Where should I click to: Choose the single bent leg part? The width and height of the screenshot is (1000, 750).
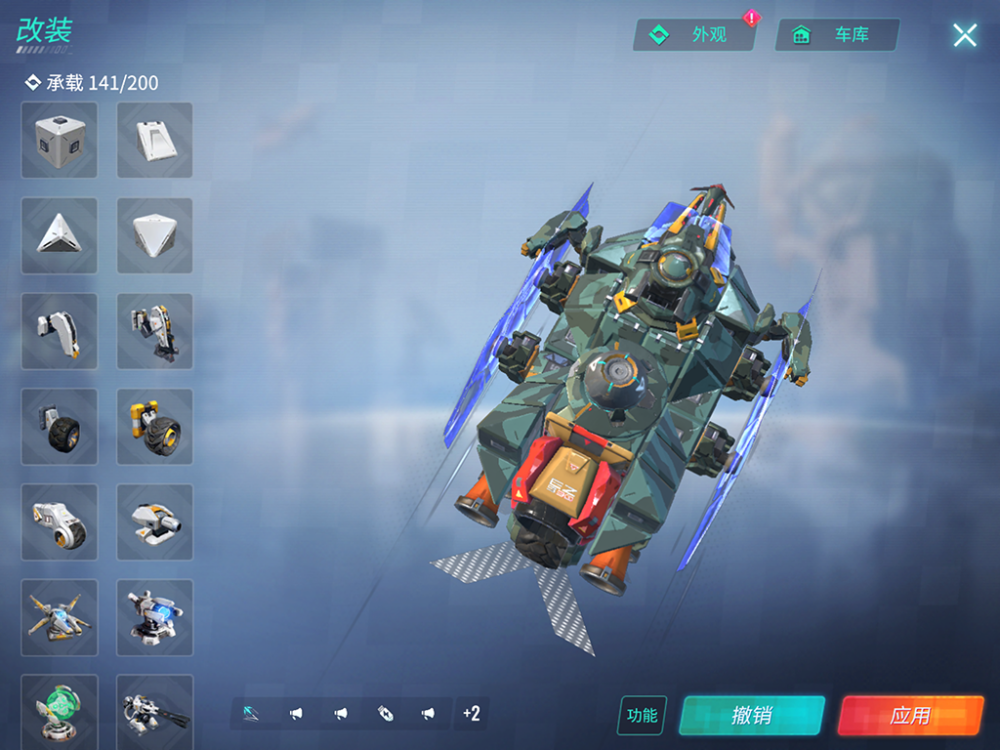pyautogui.click(x=59, y=331)
